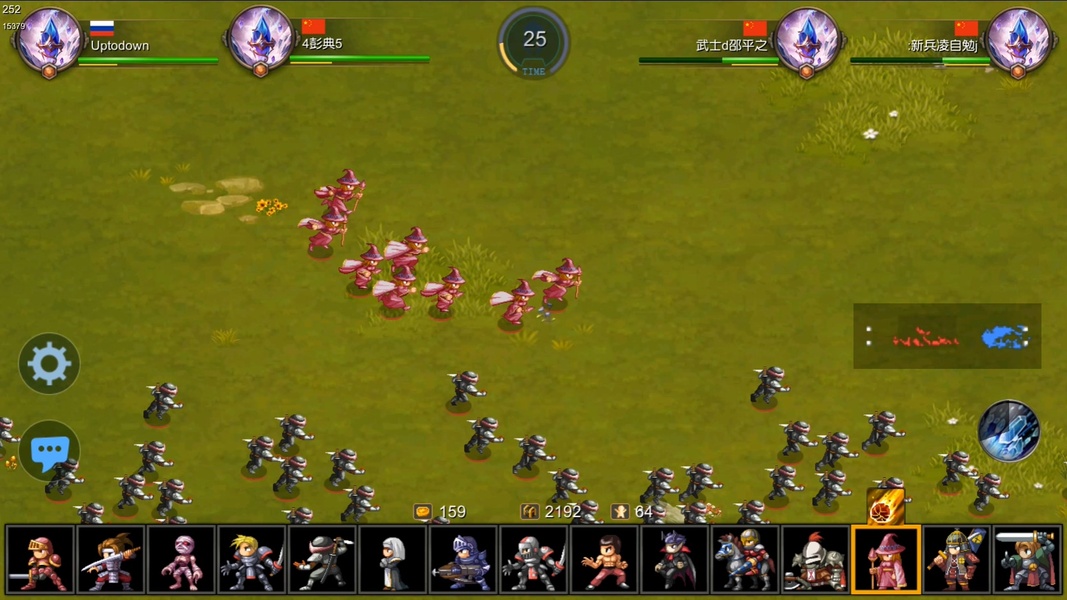Activate the ice crystal skill orb
This screenshot has height=600, width=1067.
point(1008,431)
